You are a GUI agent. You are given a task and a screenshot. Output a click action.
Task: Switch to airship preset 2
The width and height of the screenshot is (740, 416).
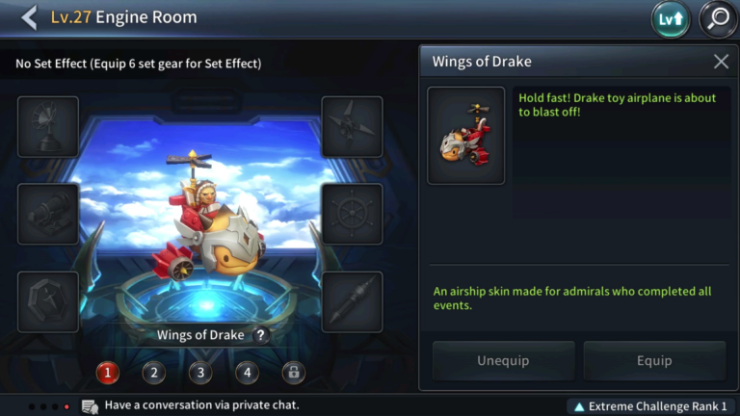pos(153,373)
